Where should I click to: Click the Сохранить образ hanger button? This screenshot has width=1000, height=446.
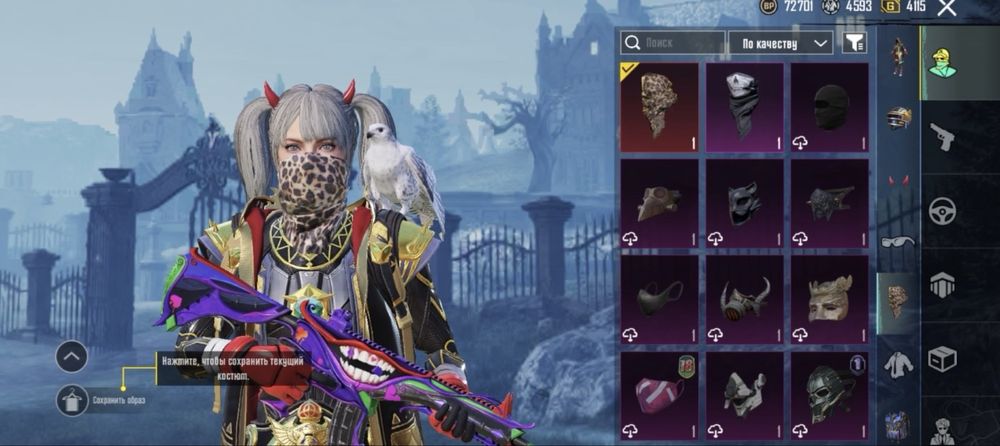73,400
